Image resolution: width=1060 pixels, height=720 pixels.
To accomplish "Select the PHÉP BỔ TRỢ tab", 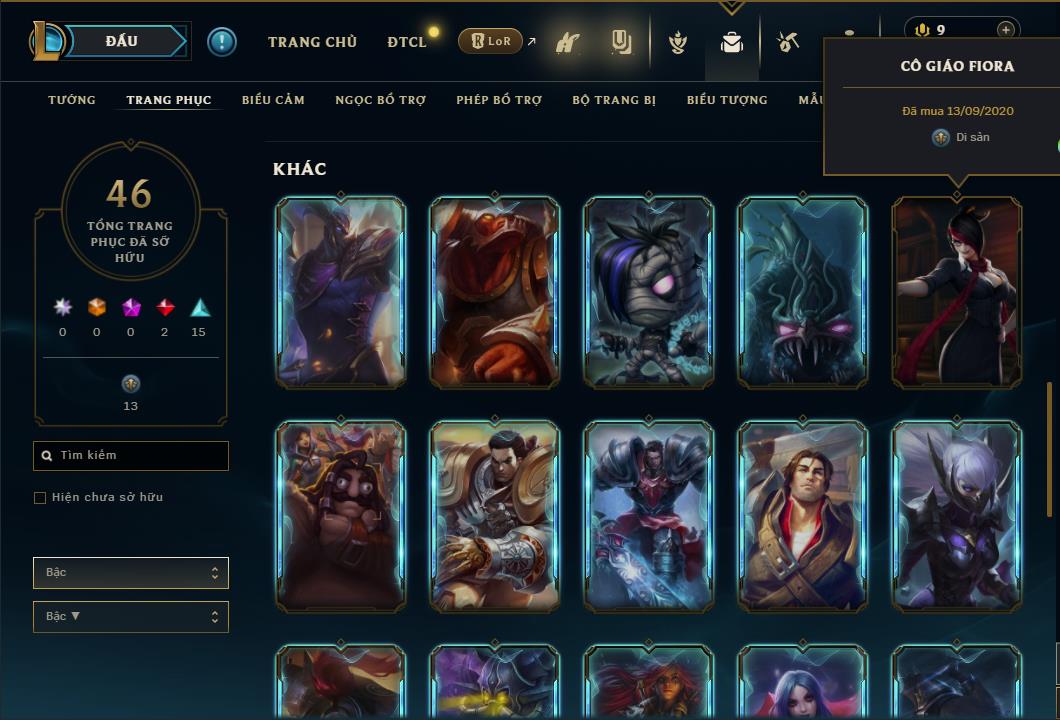I will tap(499, 100).
